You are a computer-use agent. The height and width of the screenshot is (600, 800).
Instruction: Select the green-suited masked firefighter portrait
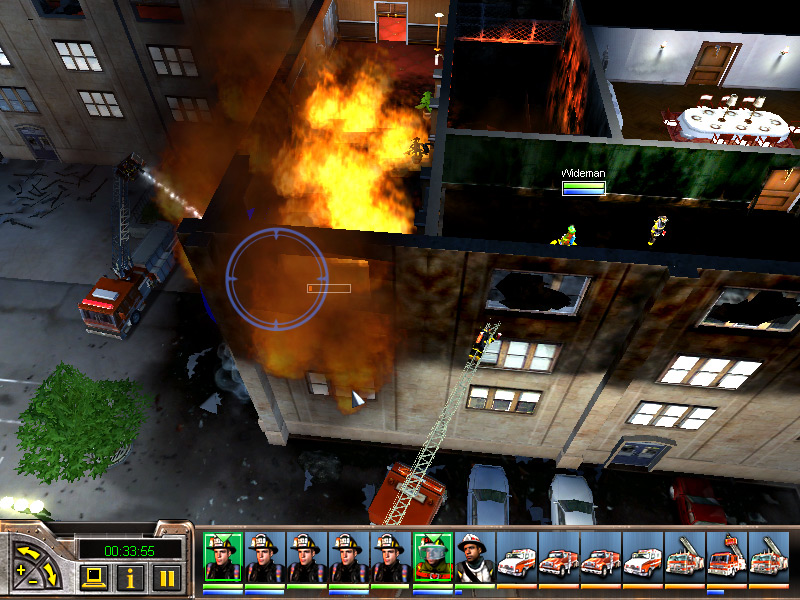pyautogui.click(x=432, y=556)
